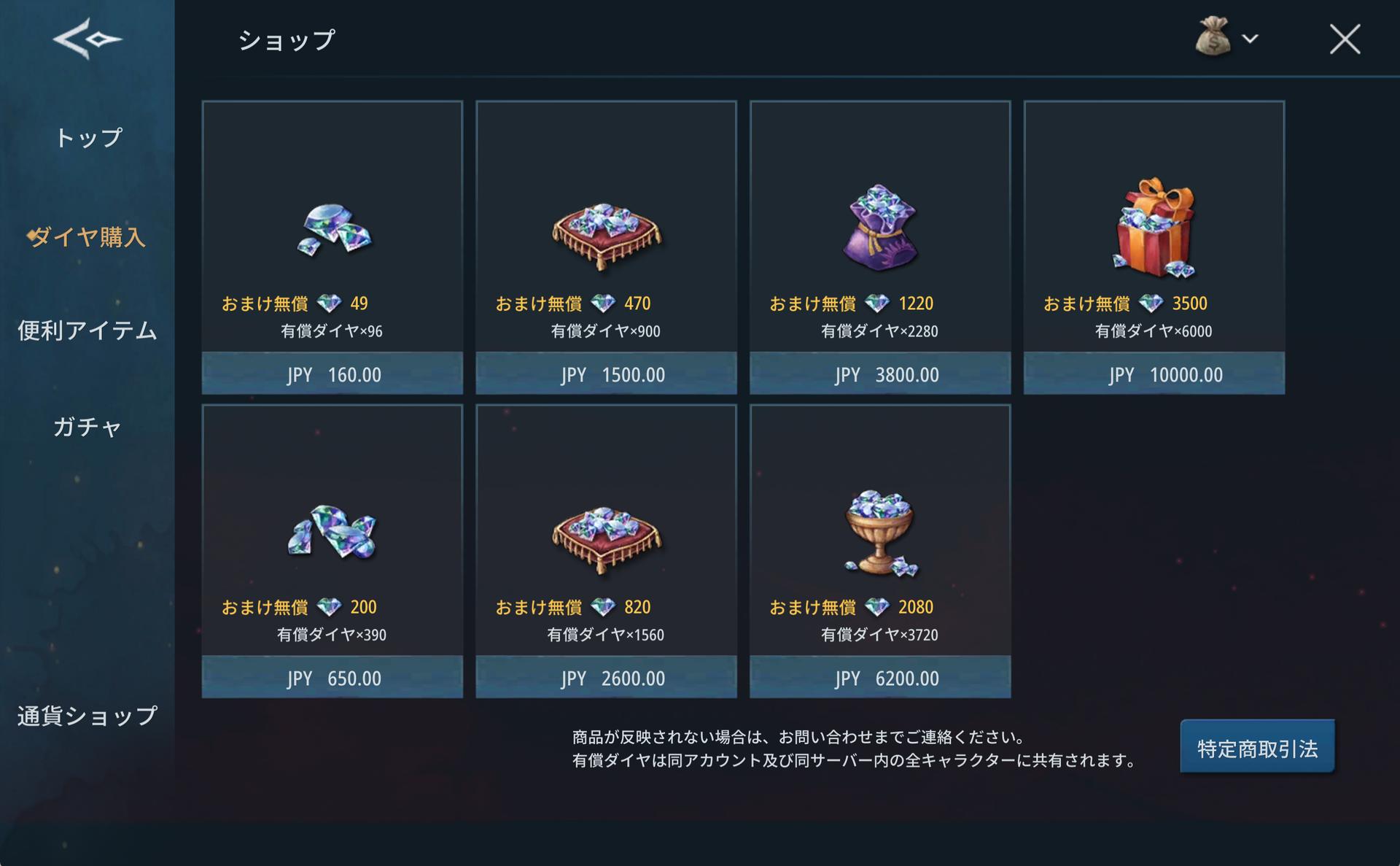Switch to the ガチャ tab

[x=87, y=427]
